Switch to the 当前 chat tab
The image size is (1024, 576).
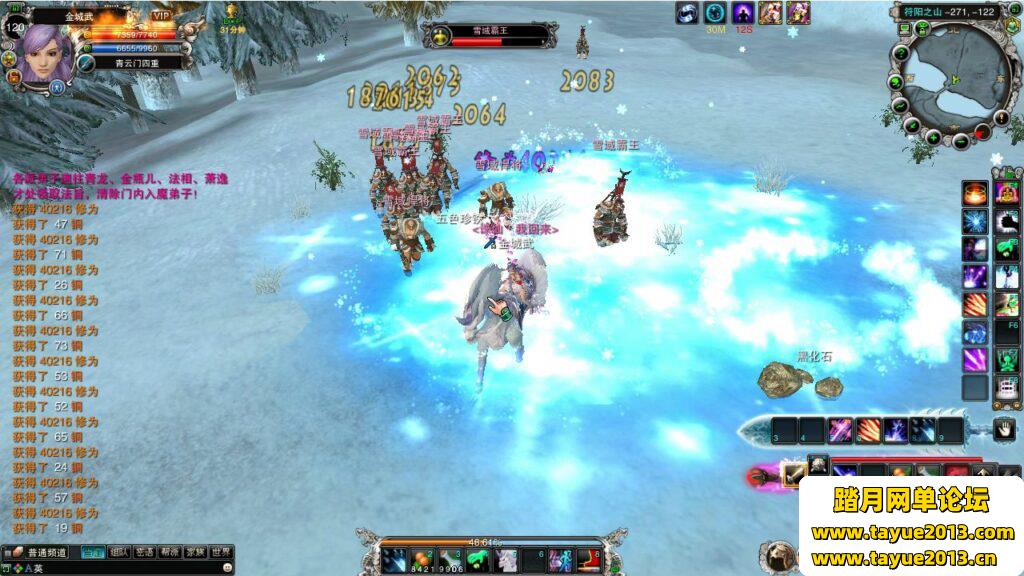click(x=93, y=552)
